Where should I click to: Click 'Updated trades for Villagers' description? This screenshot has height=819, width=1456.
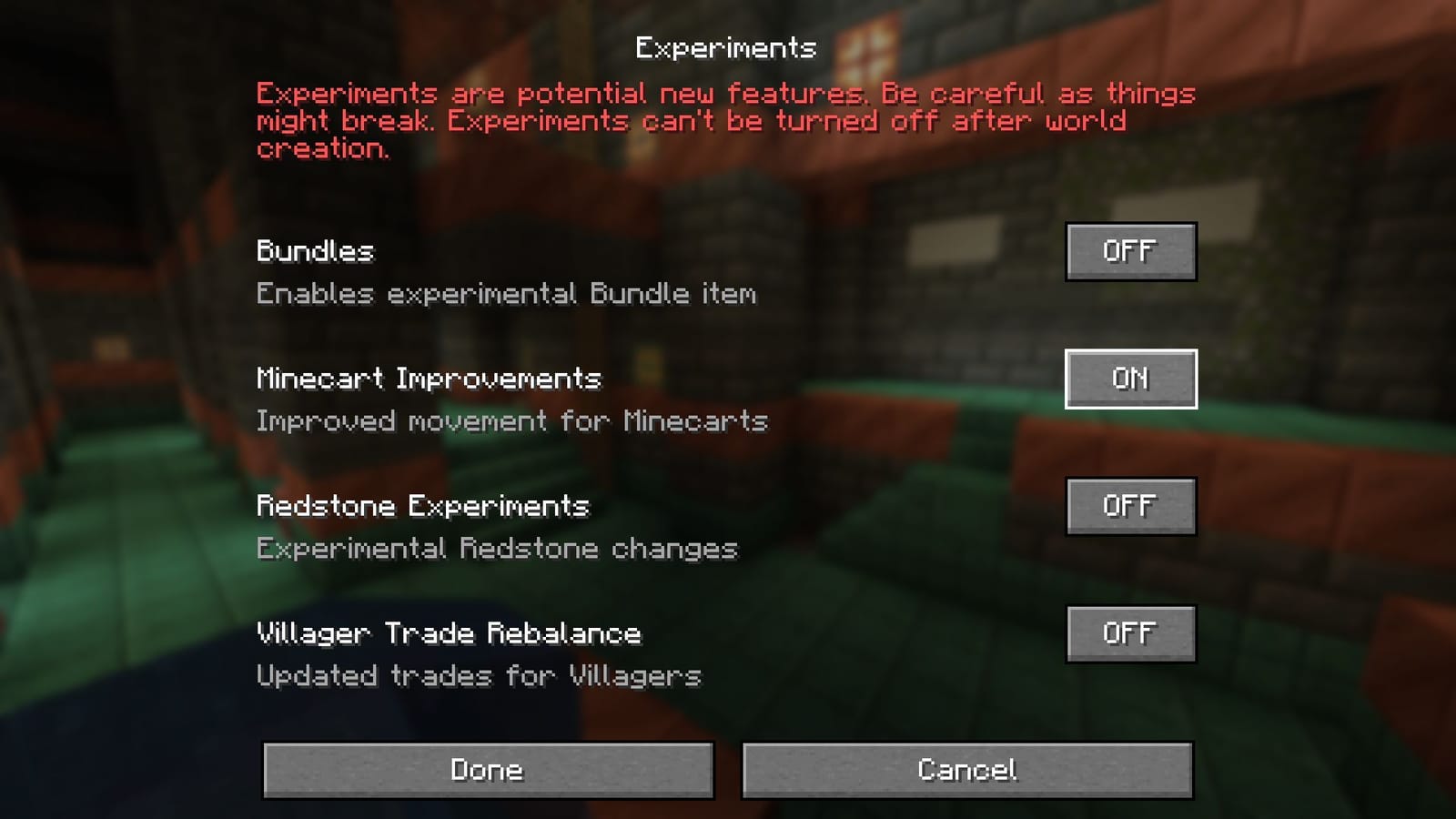[x=480, y=676]
